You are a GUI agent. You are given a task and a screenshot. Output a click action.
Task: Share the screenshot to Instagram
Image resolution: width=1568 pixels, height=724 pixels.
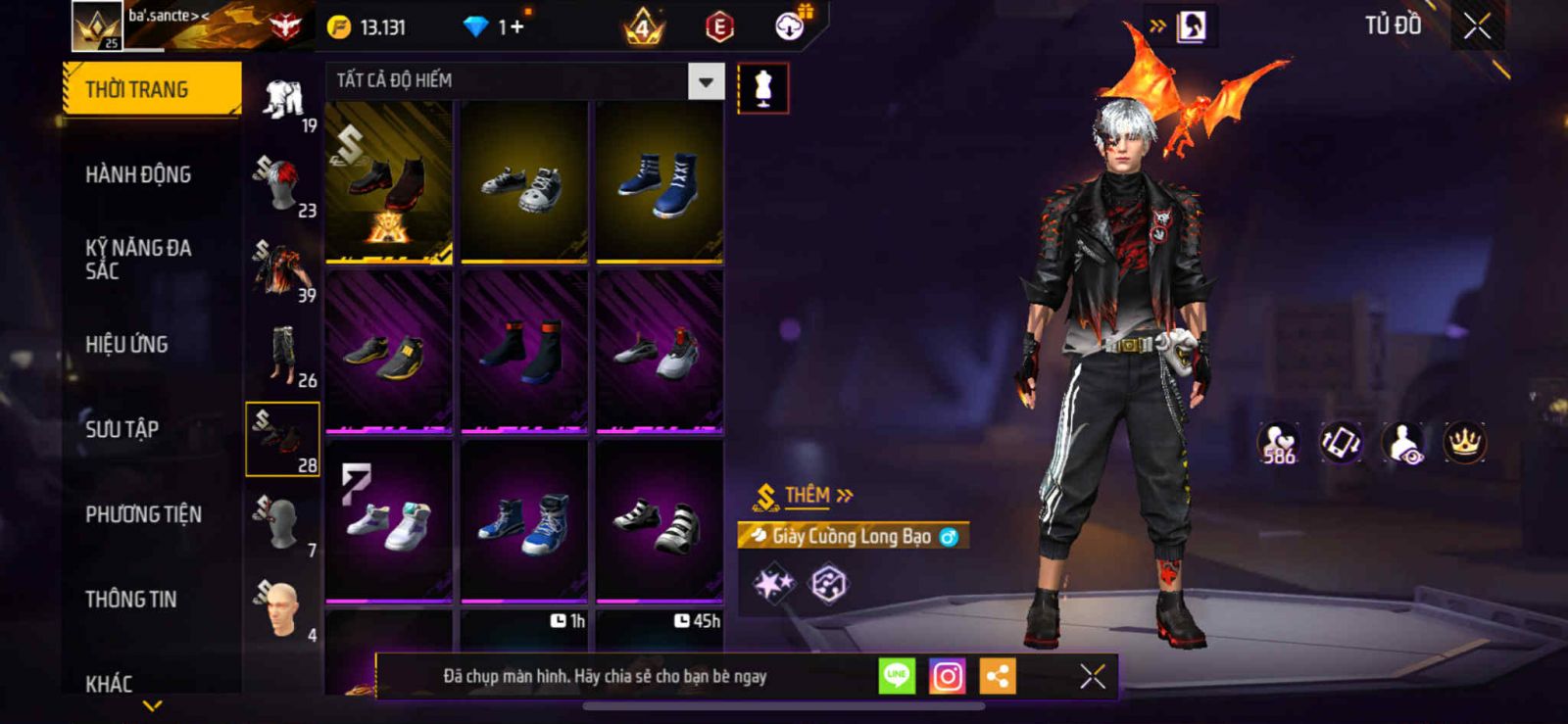[947, 676]
